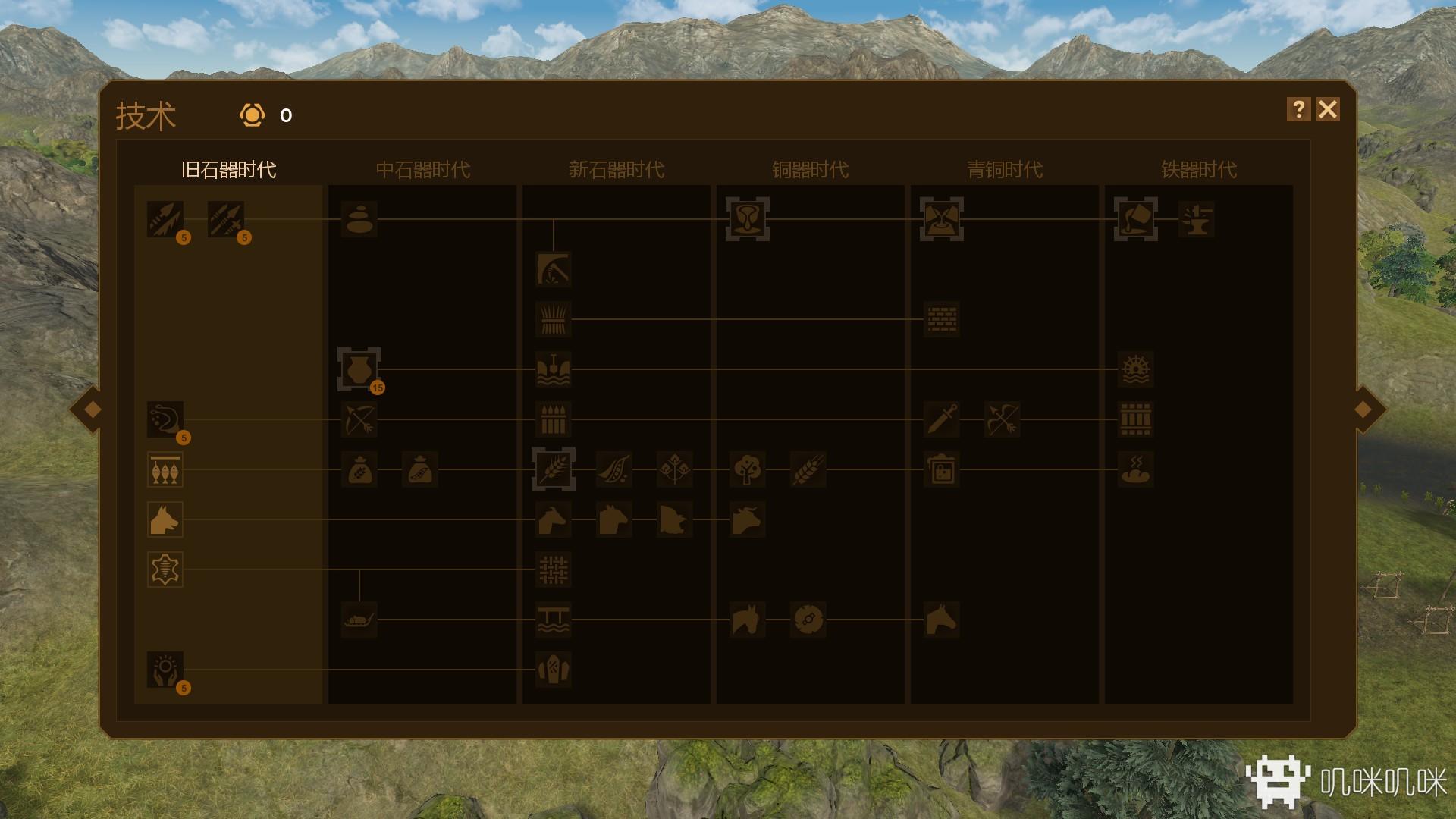This screenshot has height=819, width=1456.
Task: Pick the animal hide tanning technology
Action: (x=165, y=570)
